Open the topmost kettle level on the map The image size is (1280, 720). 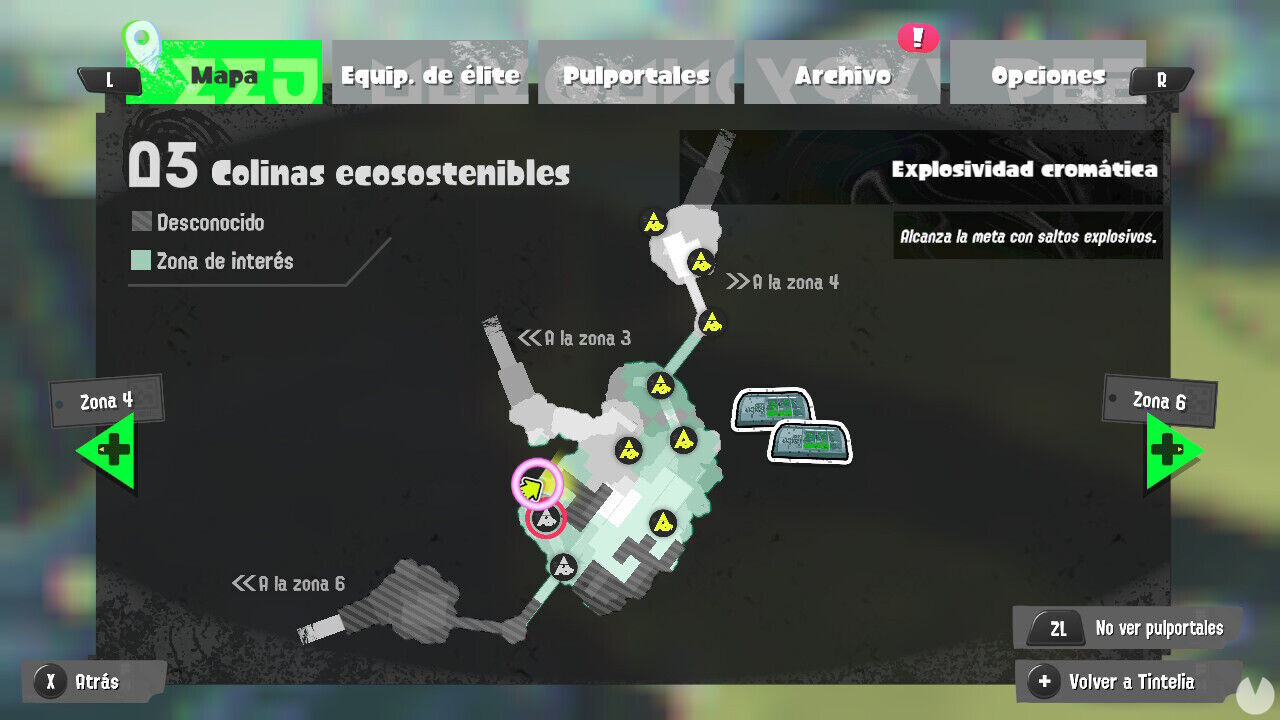pos(655,220)
